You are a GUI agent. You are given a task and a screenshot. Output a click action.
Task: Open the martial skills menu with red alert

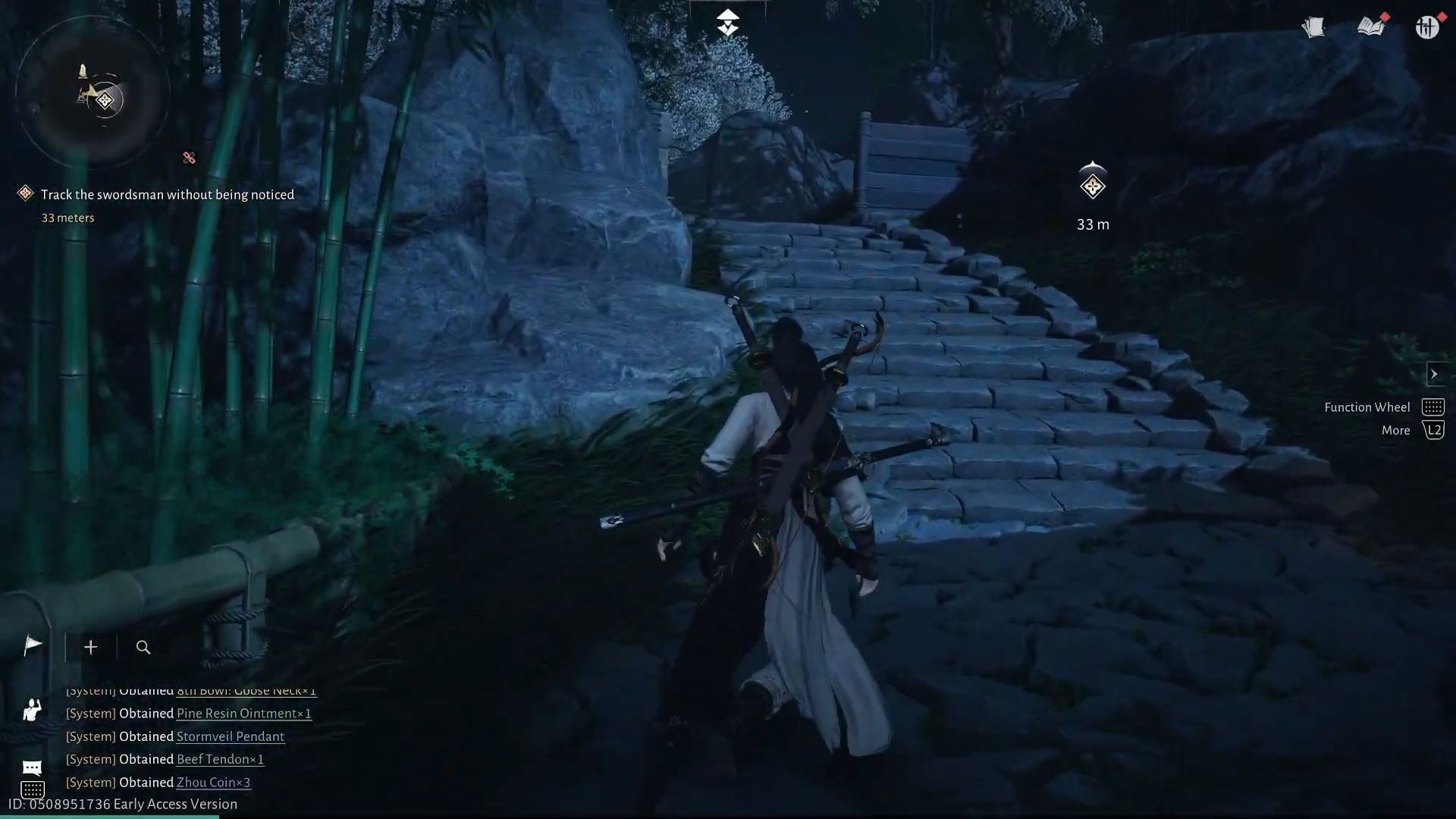pyautogui.click(x=1429, y=27)
